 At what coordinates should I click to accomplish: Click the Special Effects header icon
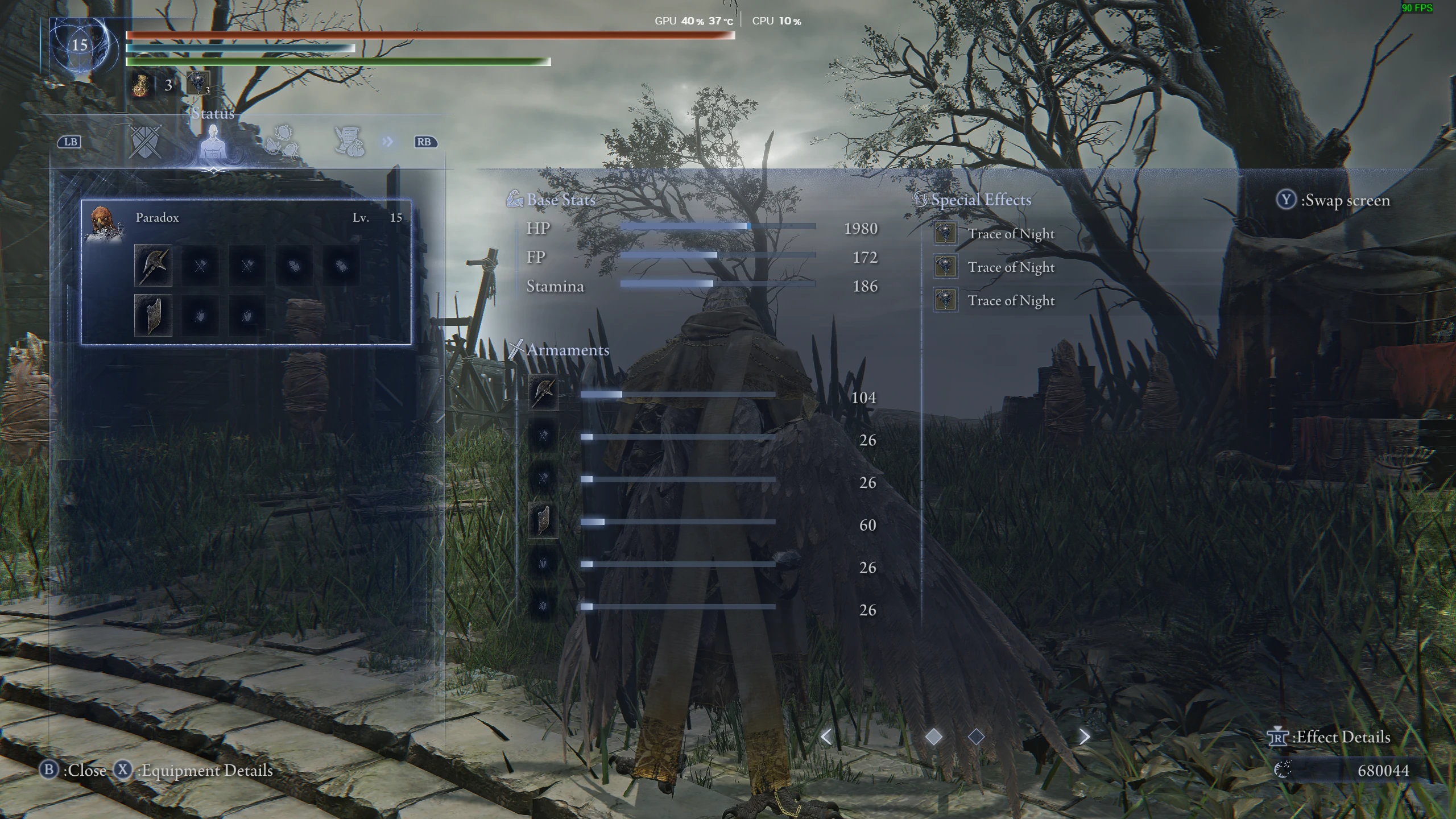[x=920, y=198]
